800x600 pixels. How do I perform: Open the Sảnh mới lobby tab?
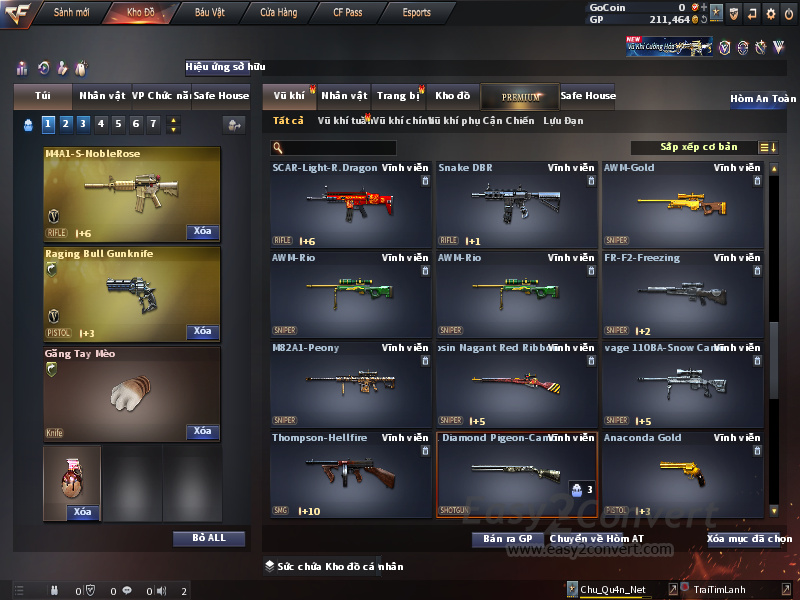click(x=71, y=13)
